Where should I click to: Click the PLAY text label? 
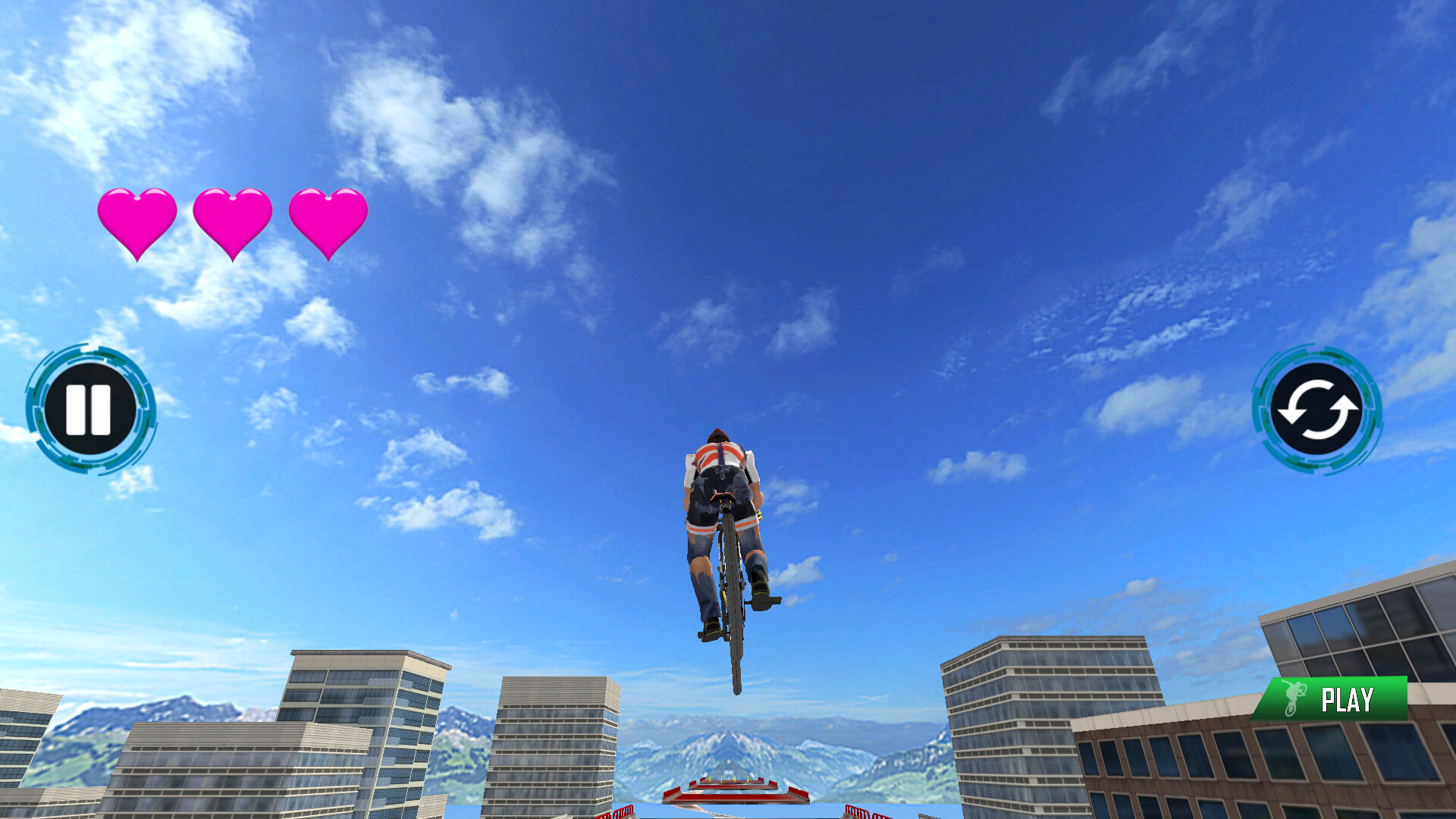pos(1350,697)
